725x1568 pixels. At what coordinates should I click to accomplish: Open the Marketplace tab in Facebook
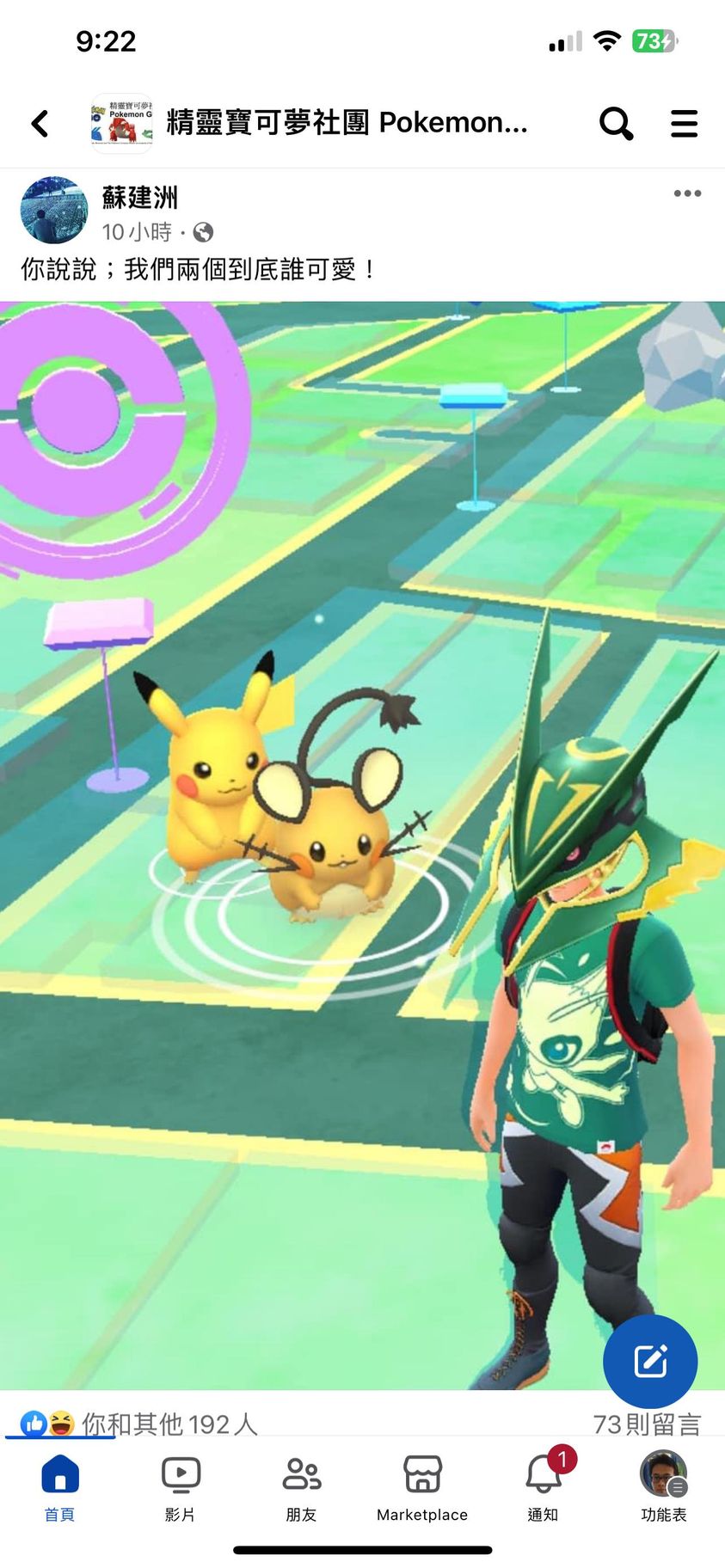[421, 1488]
